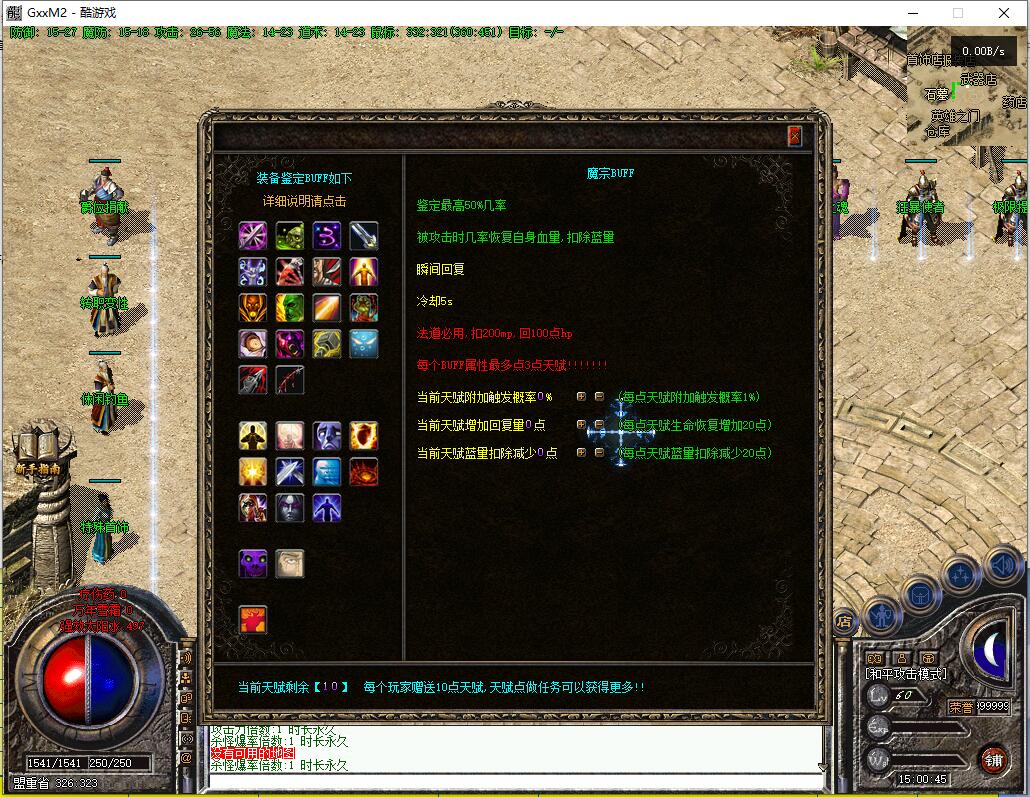1030x797 pixels.
Task: Open the red 铺 stall button
Action: [993, 759]
